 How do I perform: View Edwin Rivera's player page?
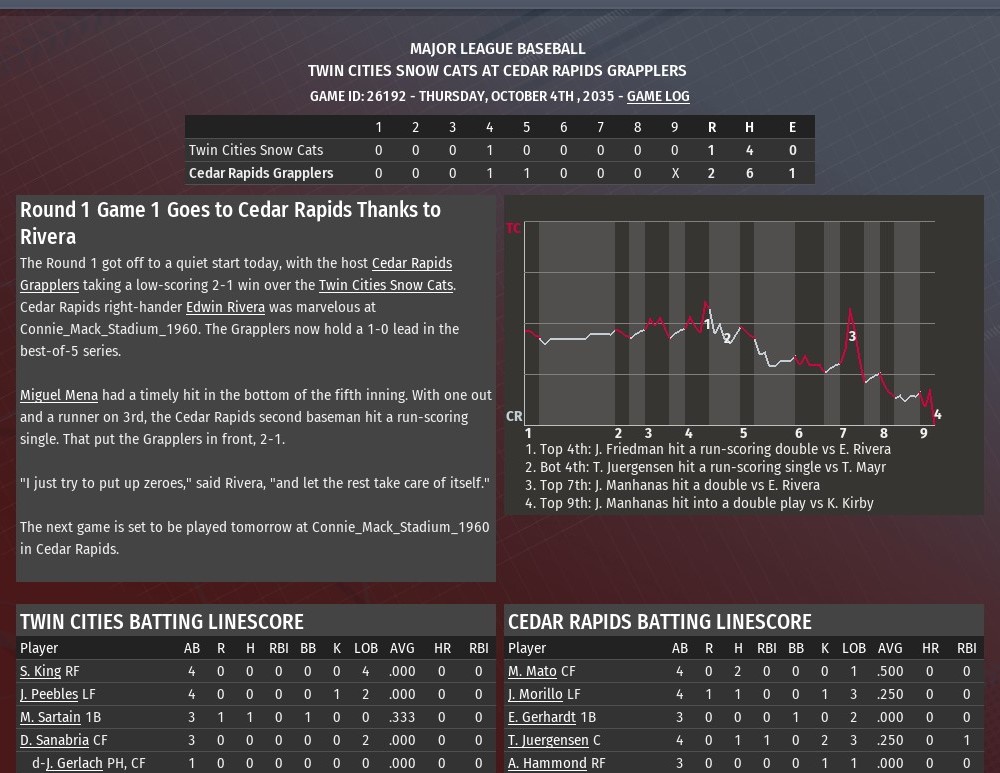[x=225, y=307]
